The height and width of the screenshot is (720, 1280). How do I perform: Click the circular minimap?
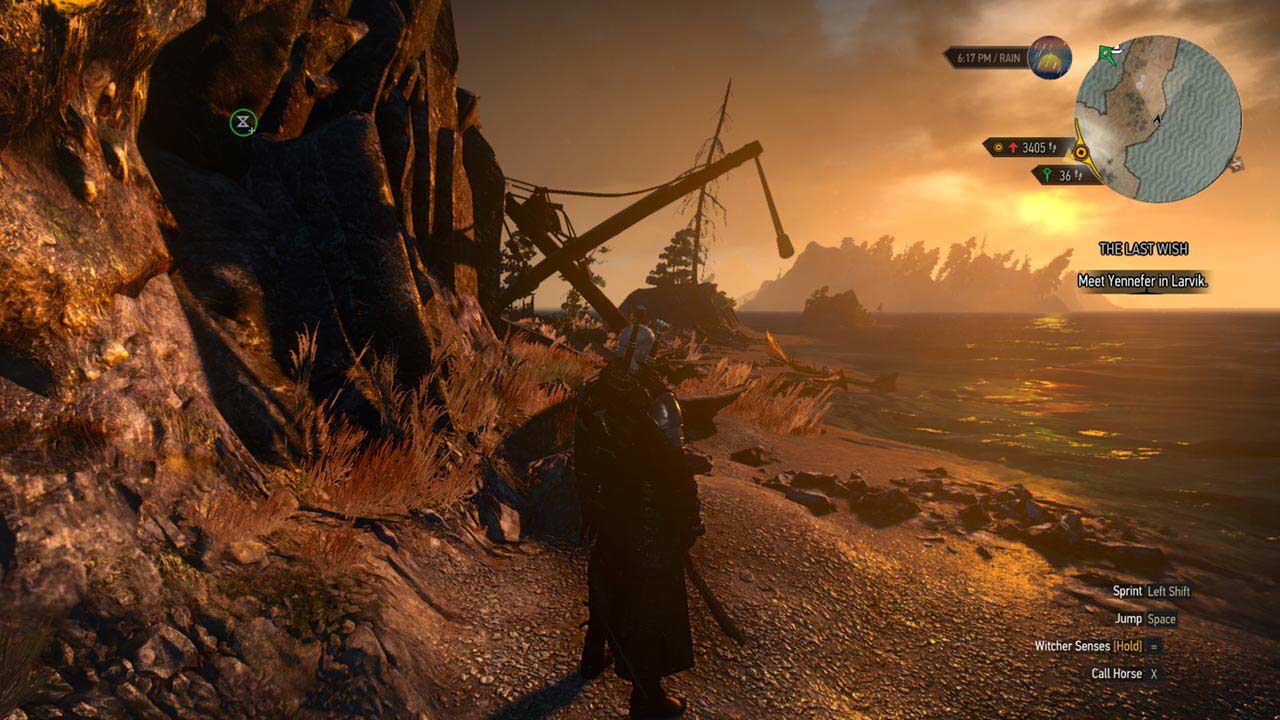pyautogui.click(x=1158, y=119)
